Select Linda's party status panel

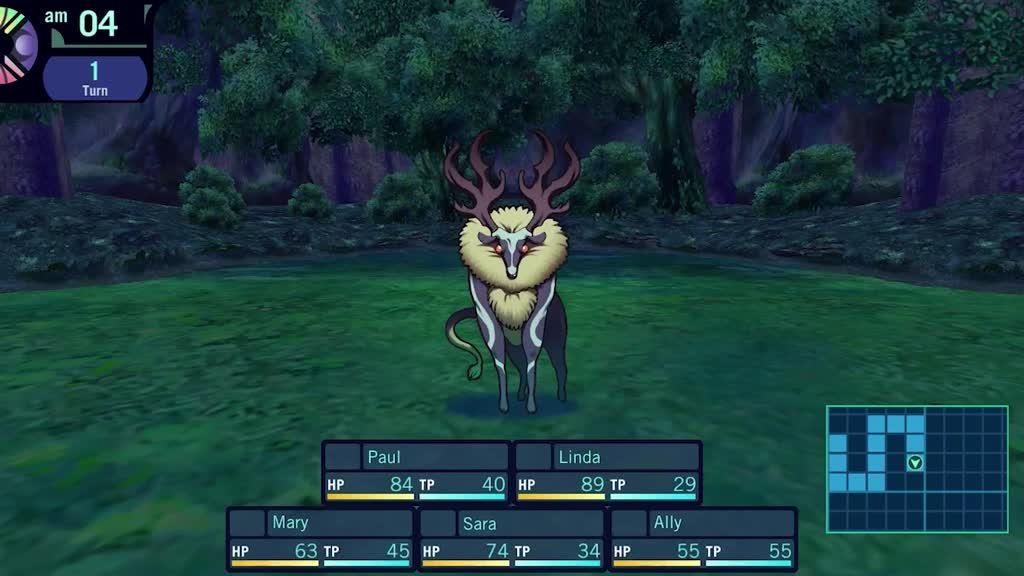point(607,472)
